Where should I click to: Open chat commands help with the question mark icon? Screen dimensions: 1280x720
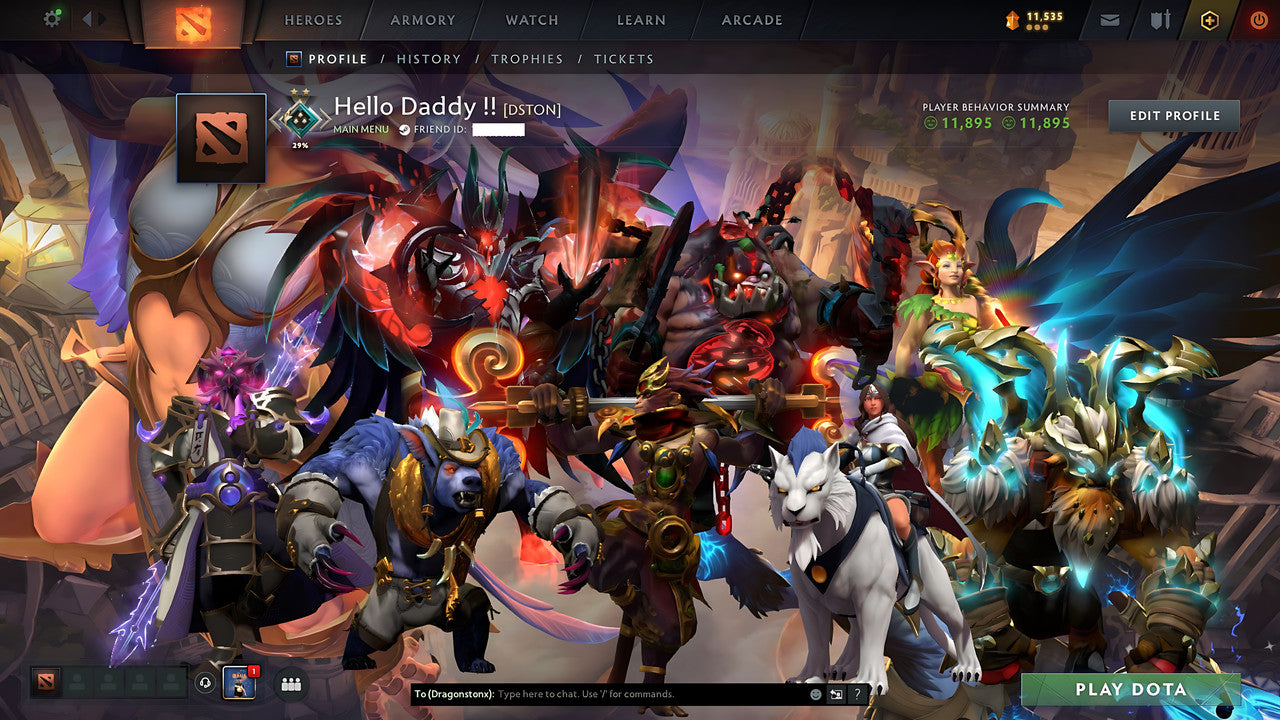tap(858, 692)
